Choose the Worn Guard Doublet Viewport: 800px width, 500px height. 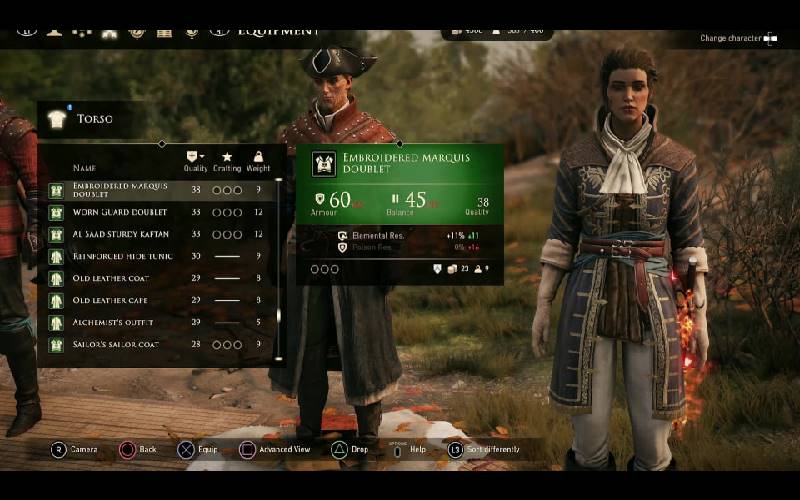pyautogui.click(x=160, y=212)
